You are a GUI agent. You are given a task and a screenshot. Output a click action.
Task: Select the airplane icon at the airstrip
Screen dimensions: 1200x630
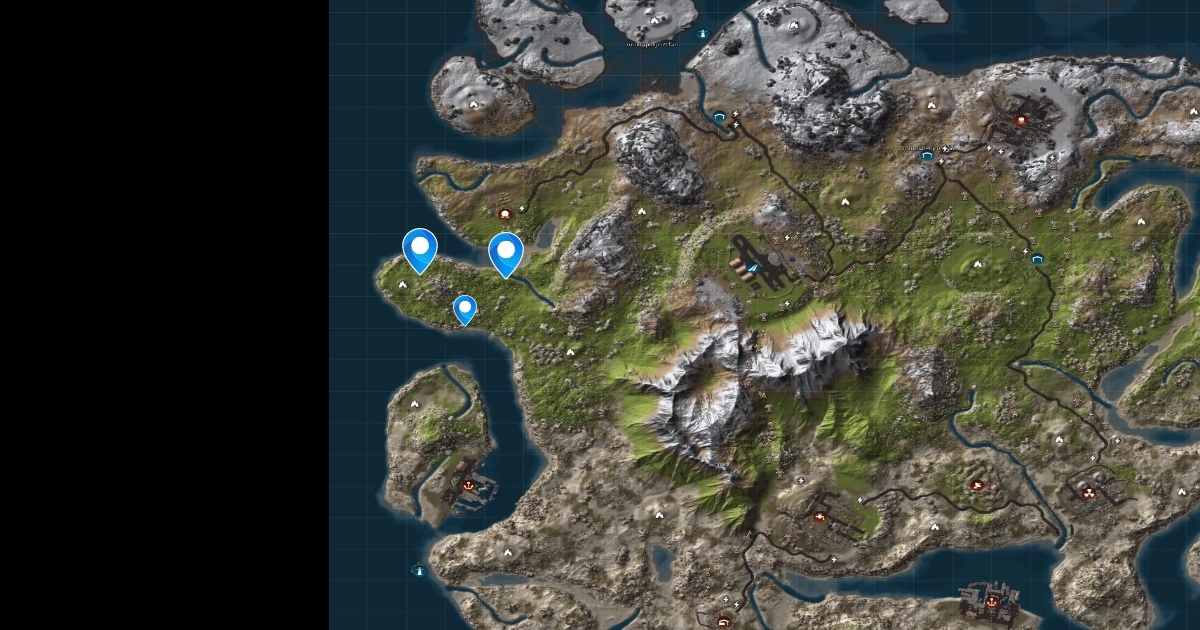[753, 266]
